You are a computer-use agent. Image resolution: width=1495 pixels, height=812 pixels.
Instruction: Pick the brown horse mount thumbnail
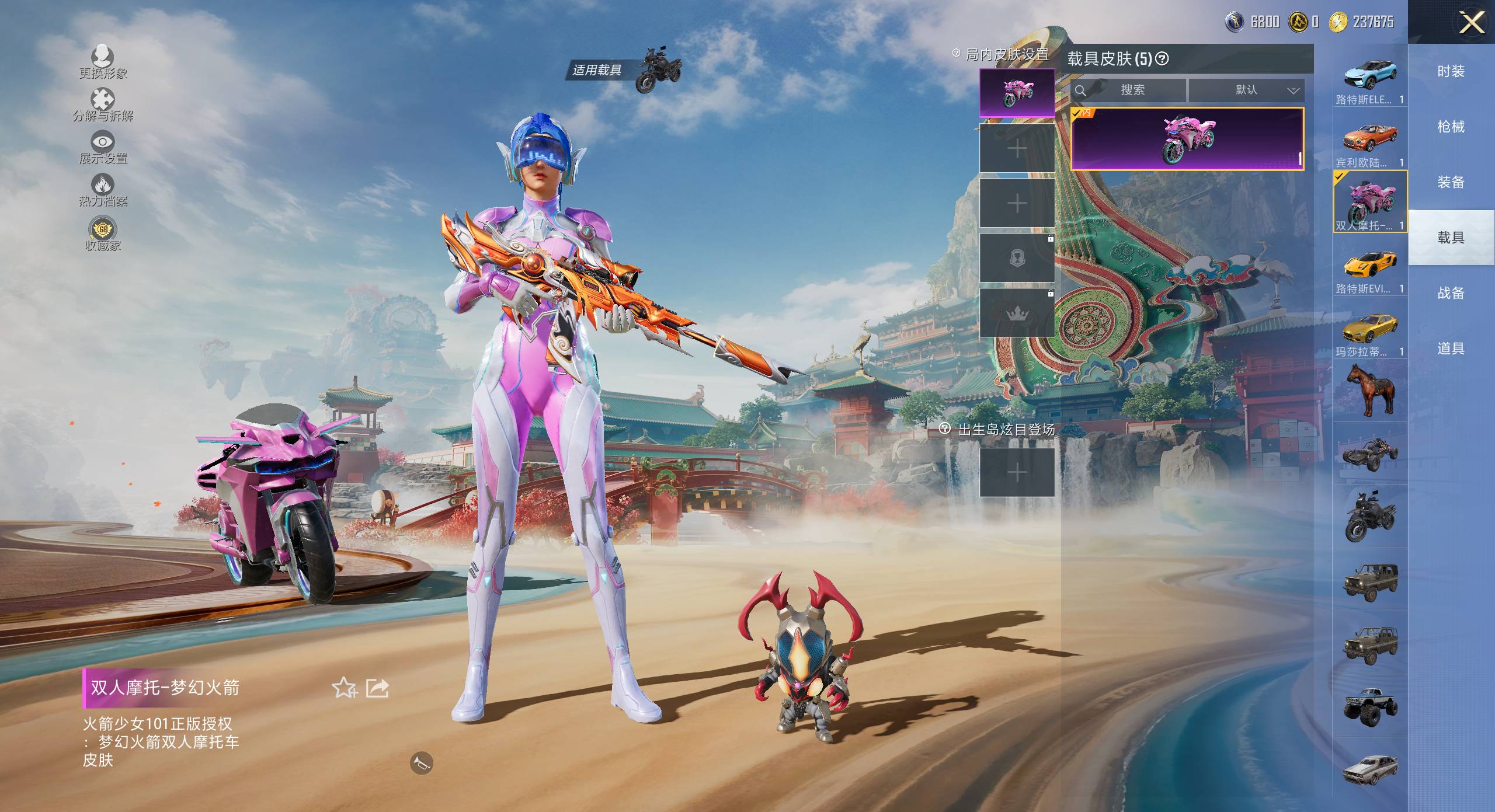1370,390
